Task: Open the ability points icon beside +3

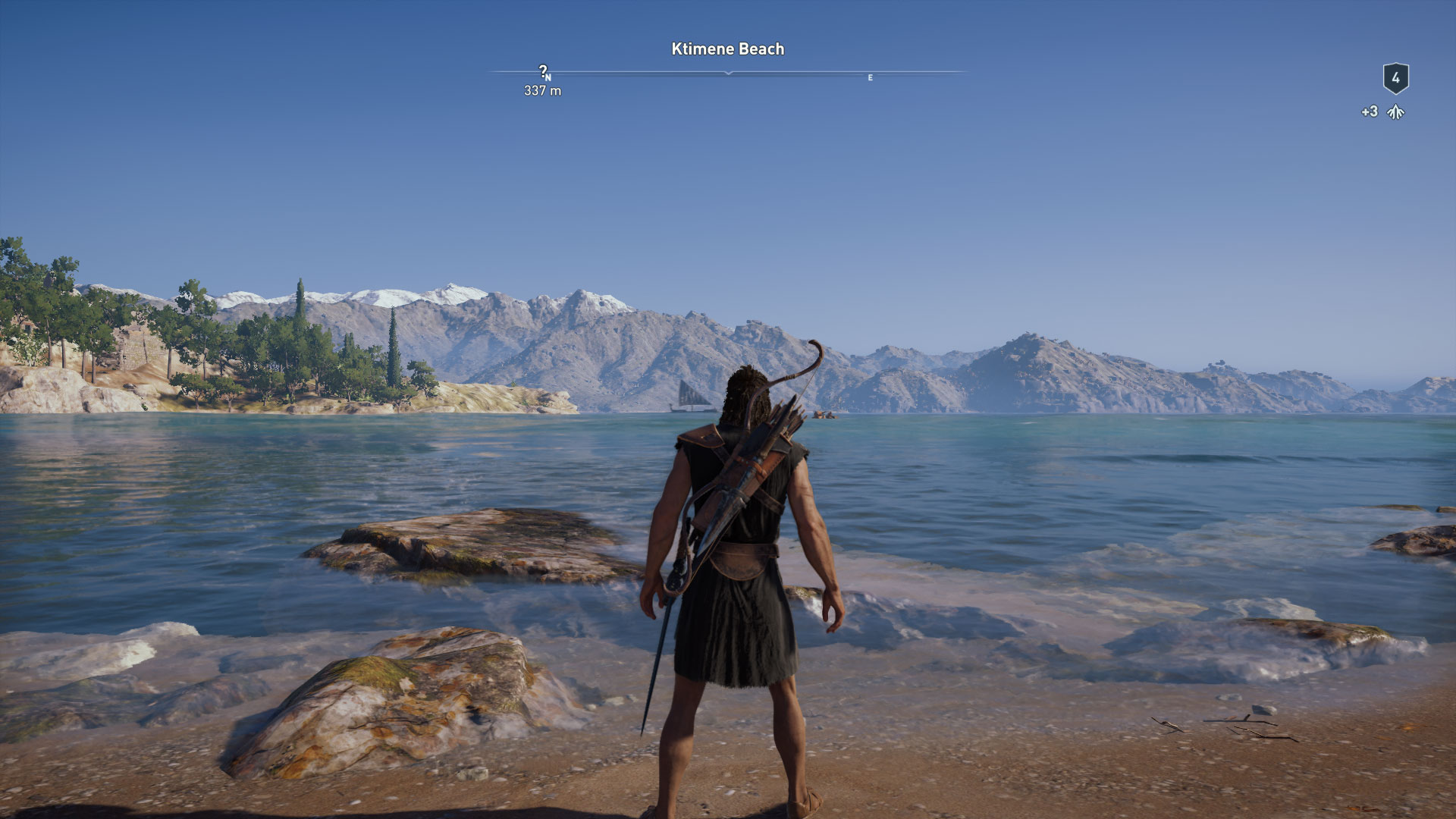Action: (x=1395, y=112)
